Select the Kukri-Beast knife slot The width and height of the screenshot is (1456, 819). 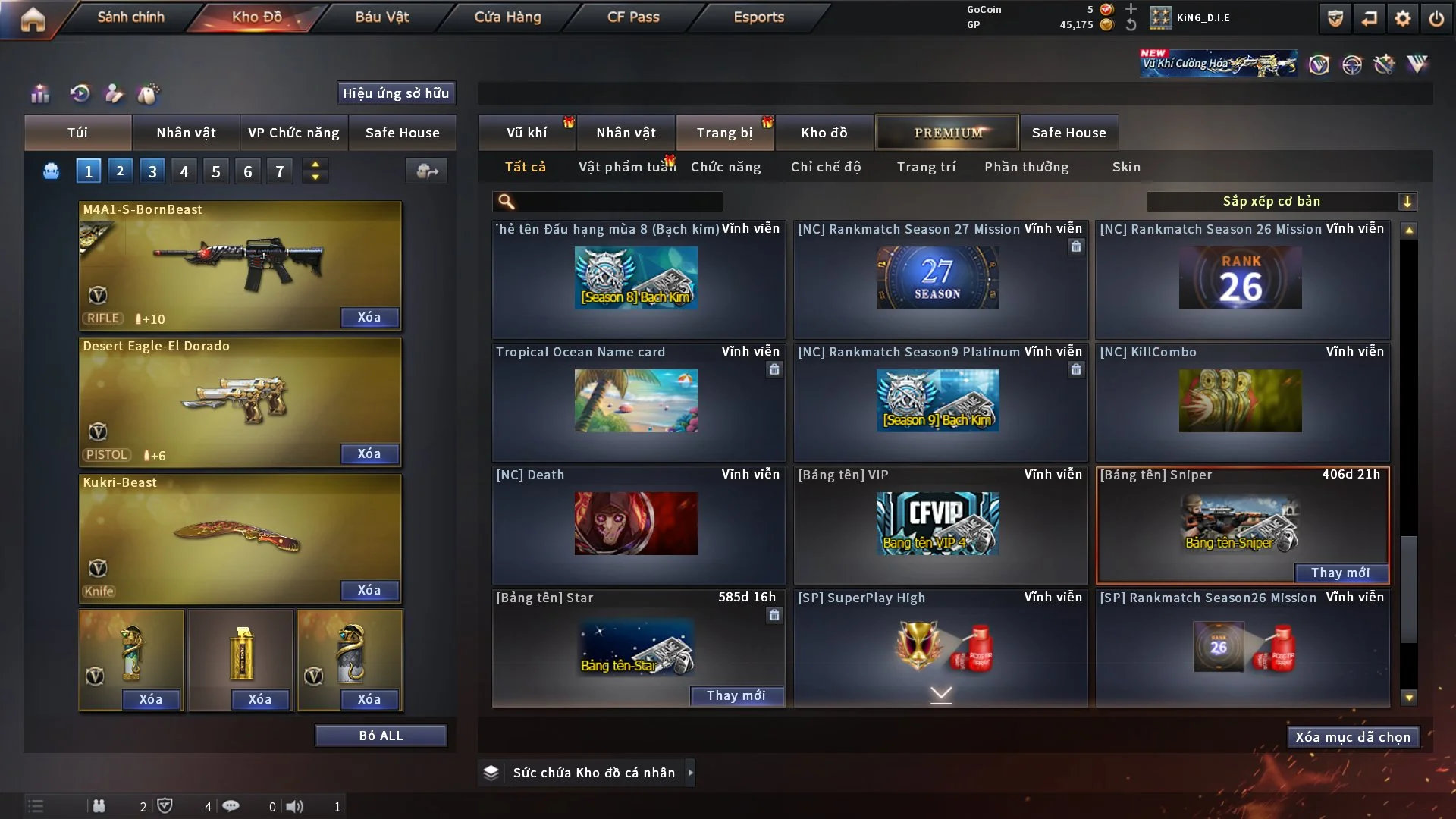[240, 538]
